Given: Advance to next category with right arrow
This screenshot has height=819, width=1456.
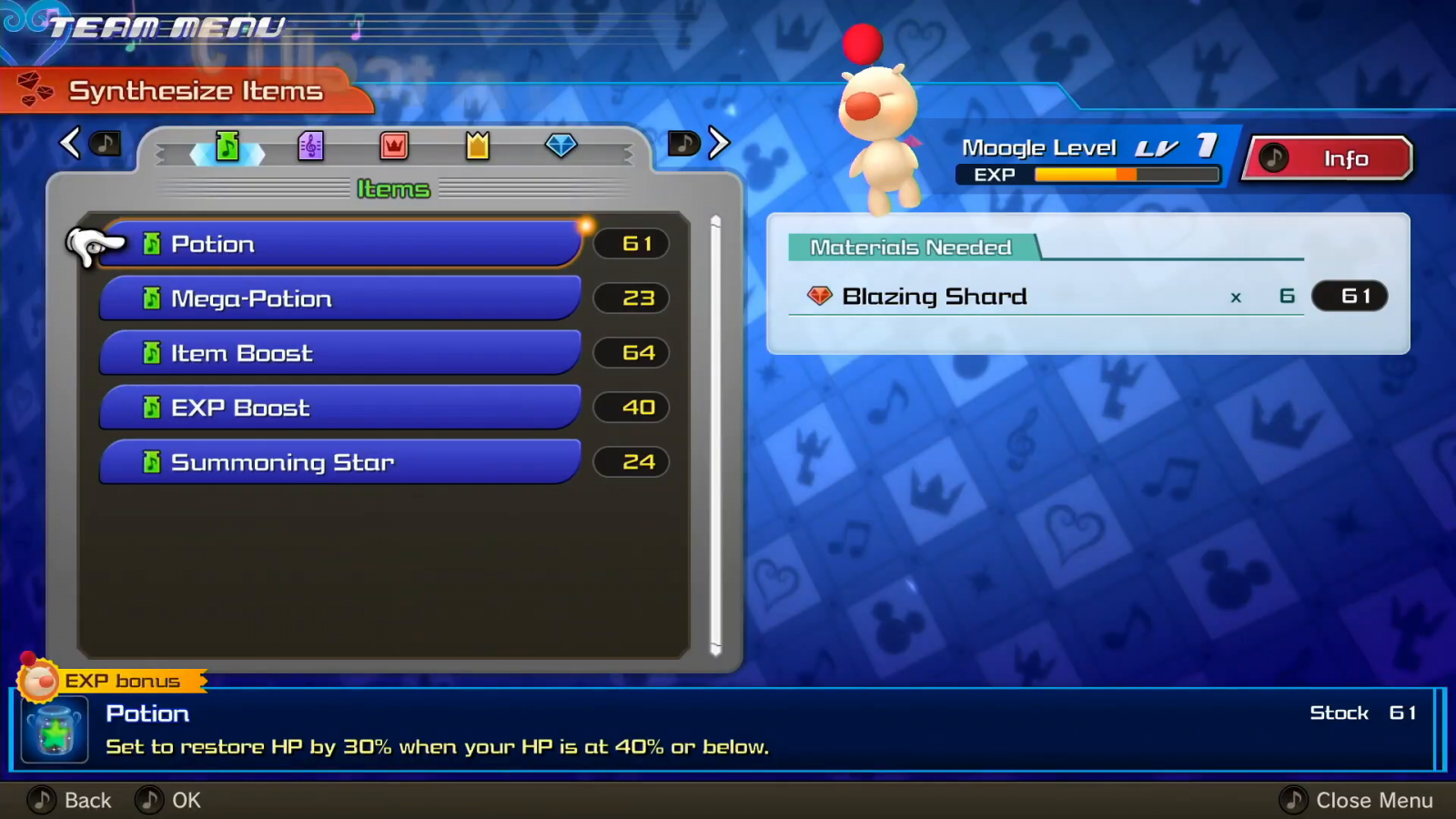Looking at the screenshot, I should point(718,143).
